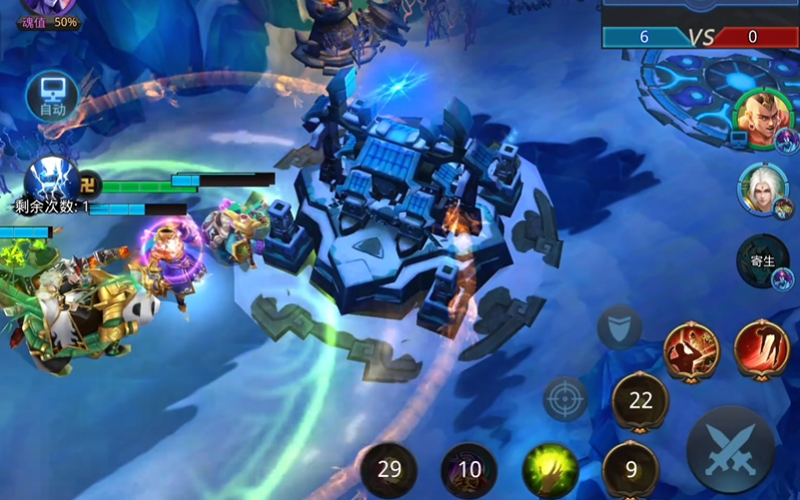Activate the red archer silhouette skill

pyautogui.click(x=691, y=349)
